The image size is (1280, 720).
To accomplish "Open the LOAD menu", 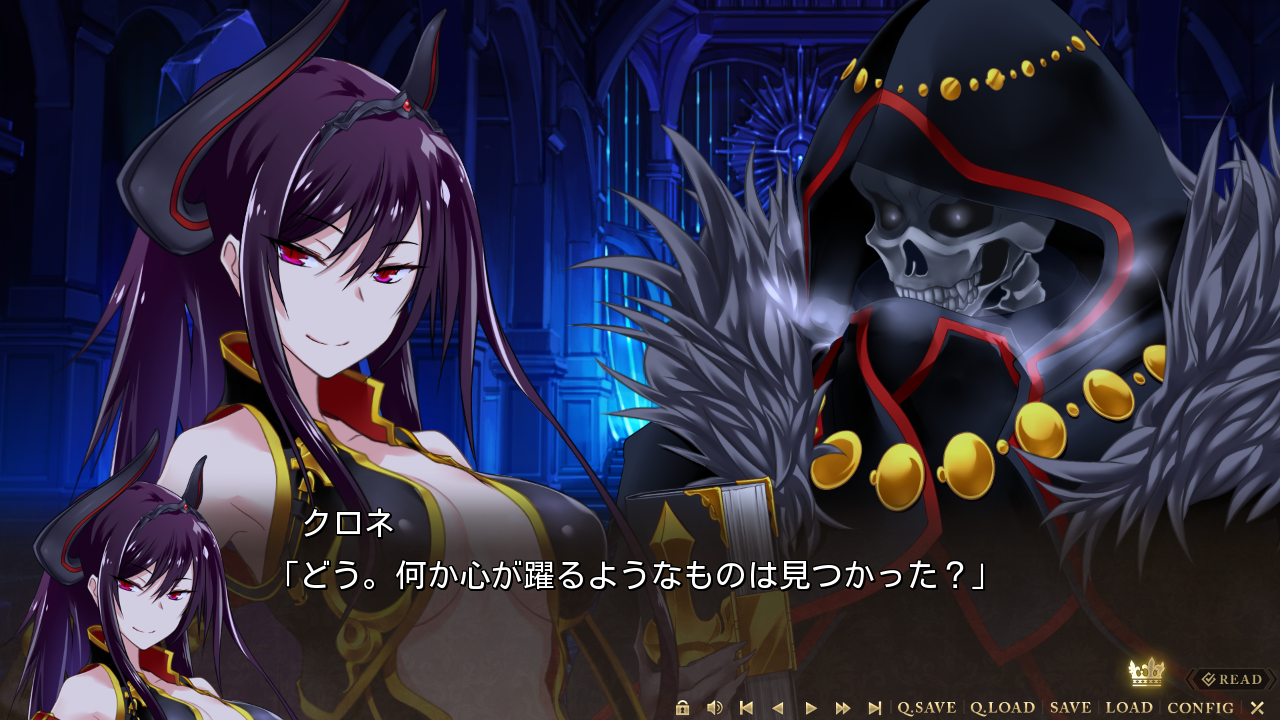I will [1129, 708].
